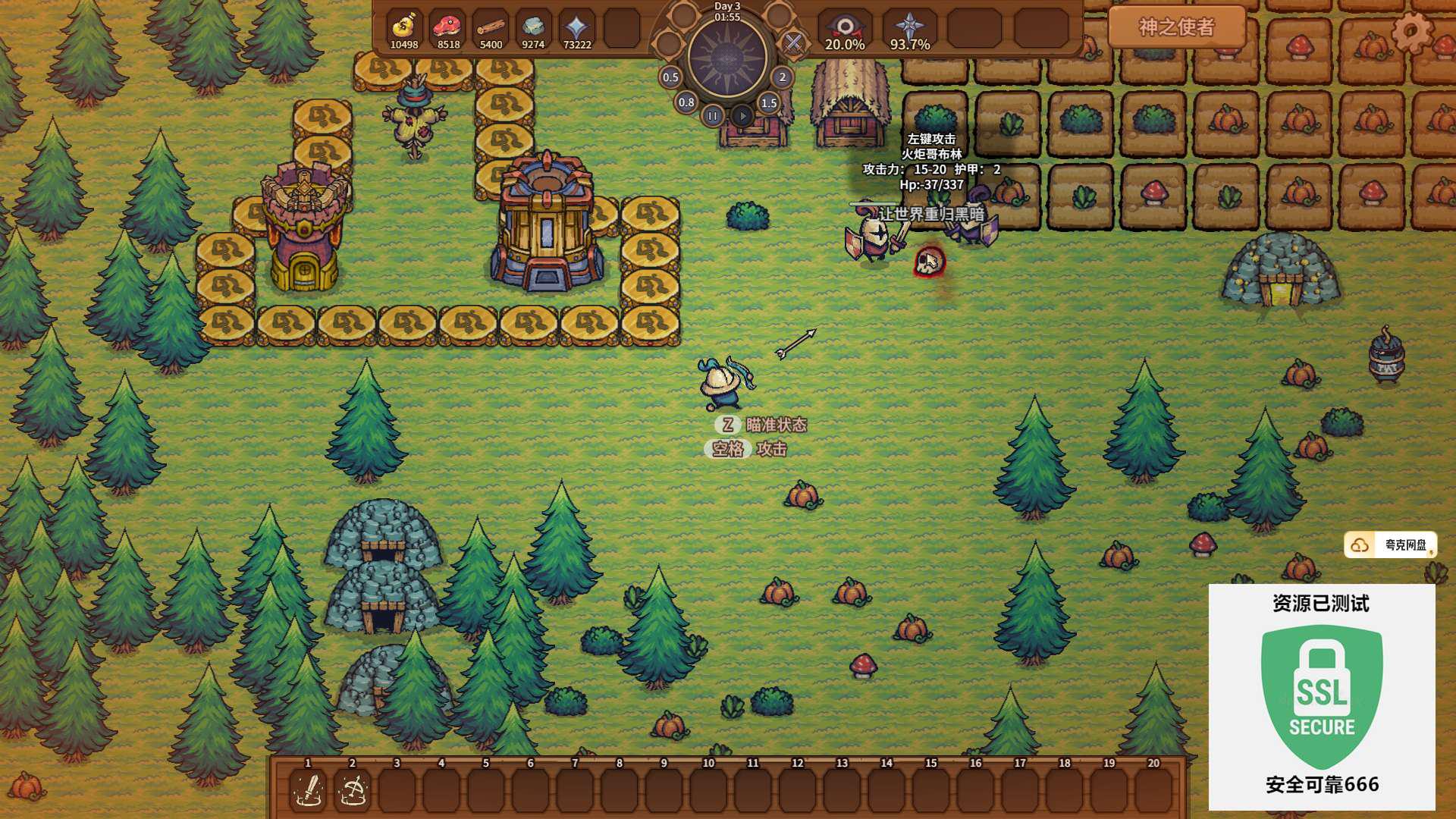1456x819 pixels.
Task: Click the star compass 93.7% indicator
Action: click(910, 29)
